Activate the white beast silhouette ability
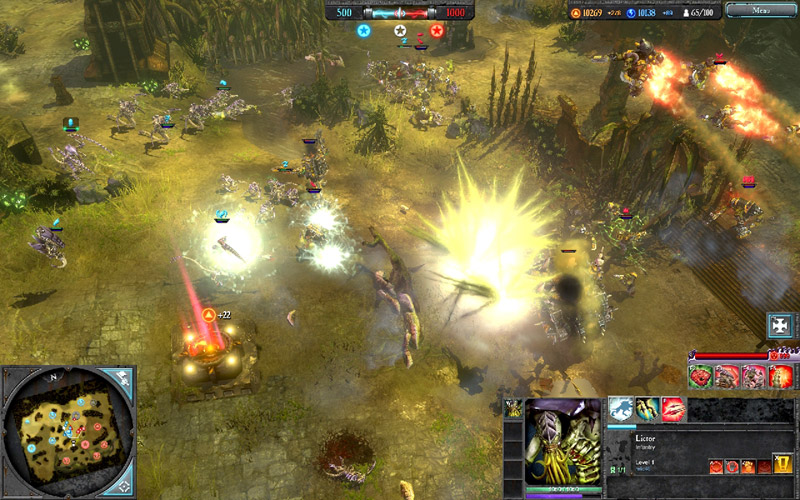The image size is (800, 500). pyautogui.click(x=620, y=409)
